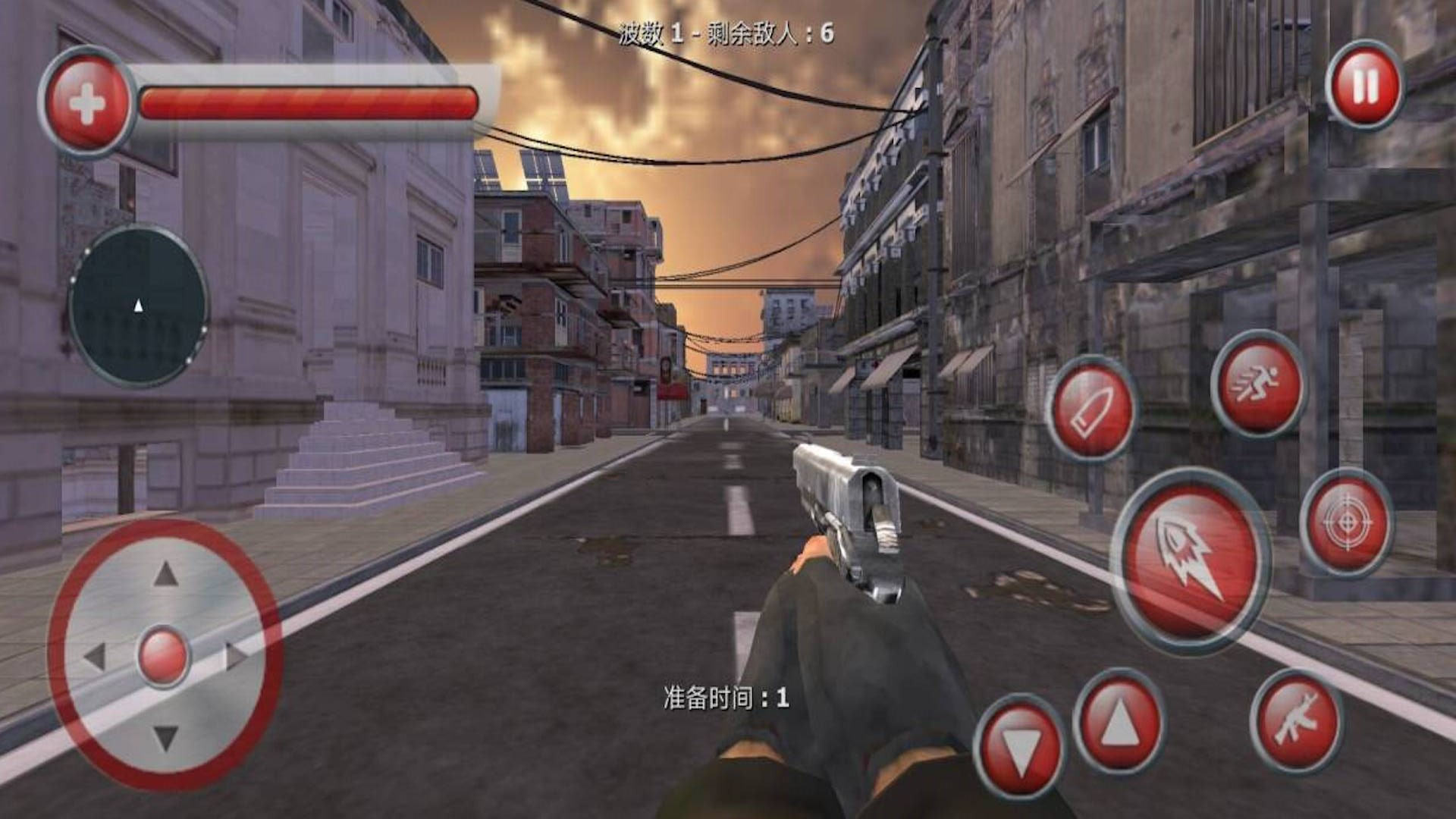Click the joystick's down arrow
The width and height of the screenshot is (1456, 819).
click(x=165, y=737)
